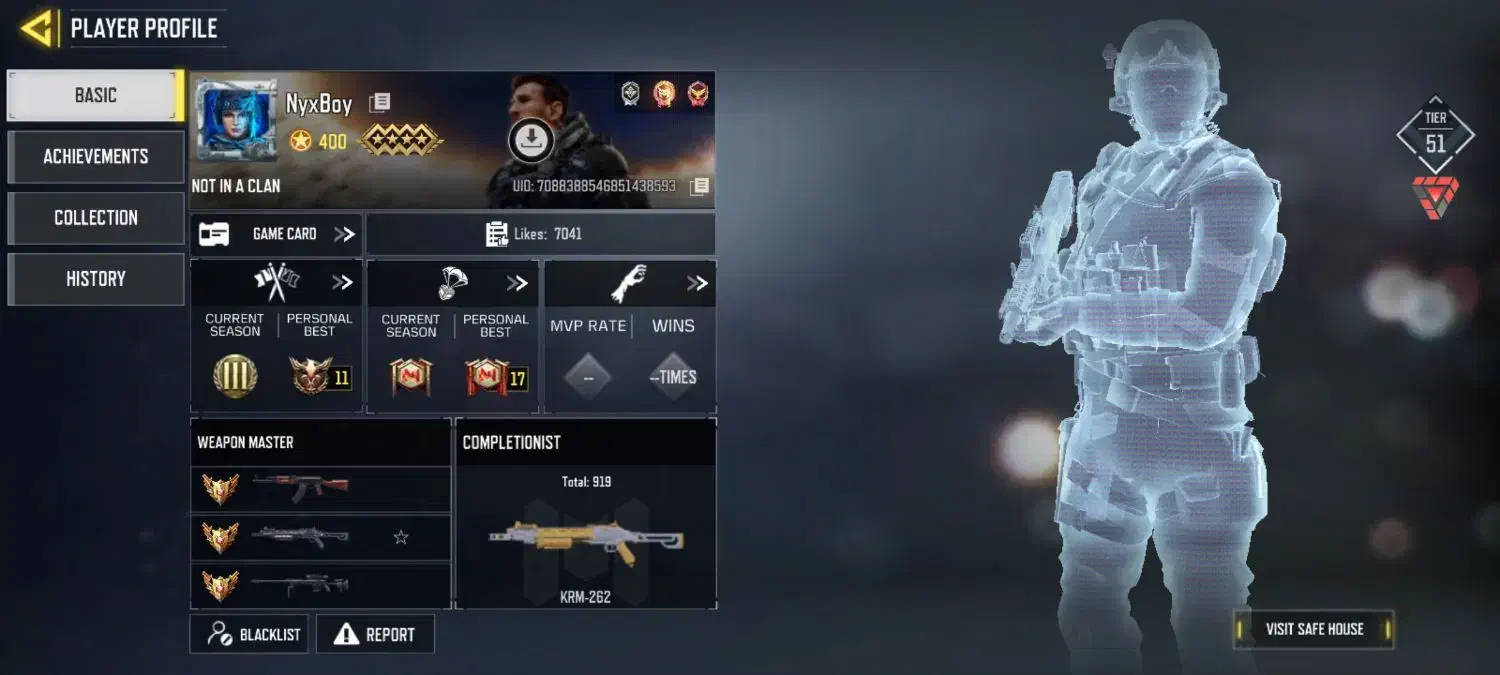Viewport: 1500px width, 675px height.
Task: Copy the player UID number
Action: pos(700,186)
